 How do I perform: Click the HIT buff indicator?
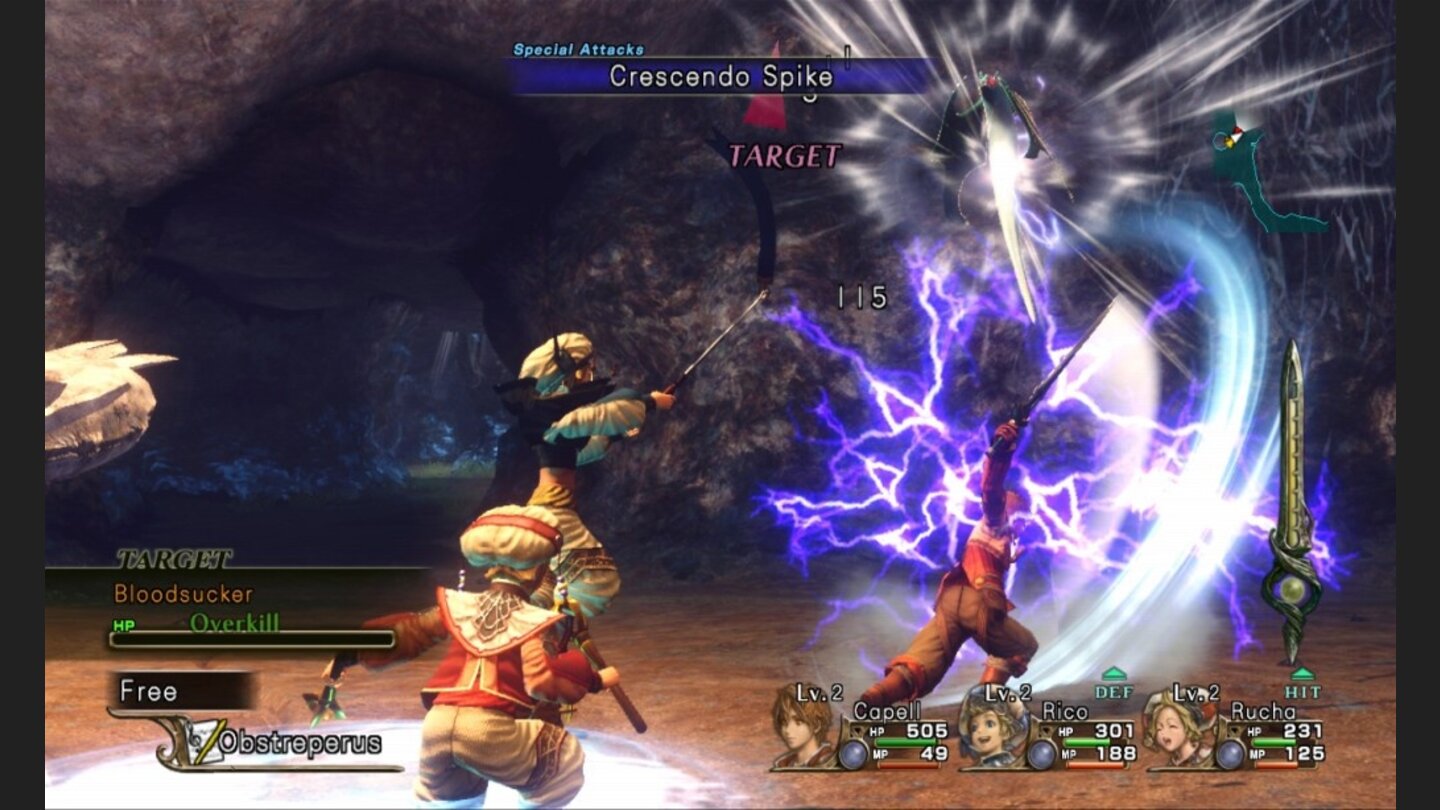point(1302,684)
